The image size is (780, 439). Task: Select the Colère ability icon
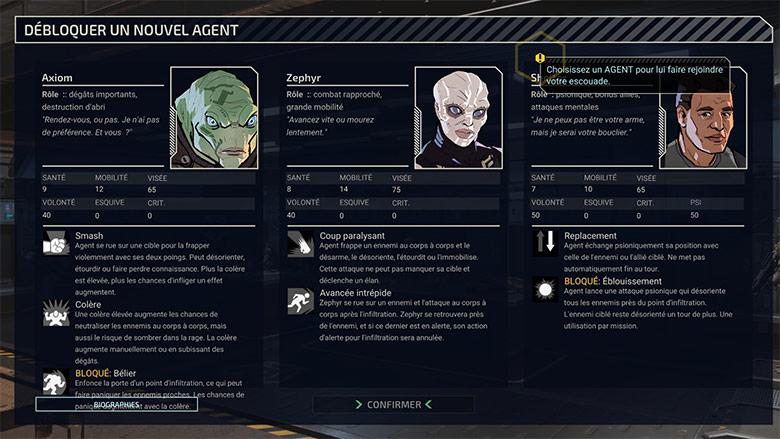[x=56, y=311]
